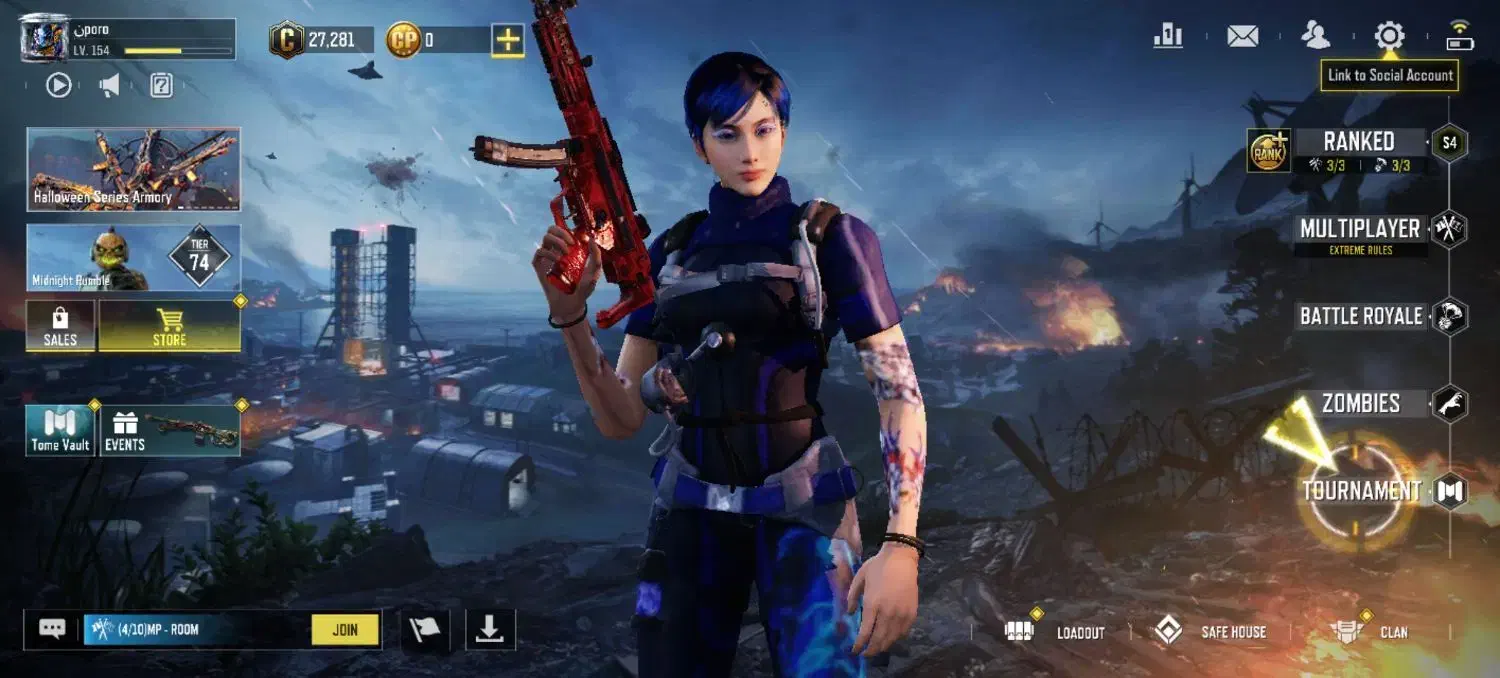Open the Tournament mode

tap(1361, 490)
